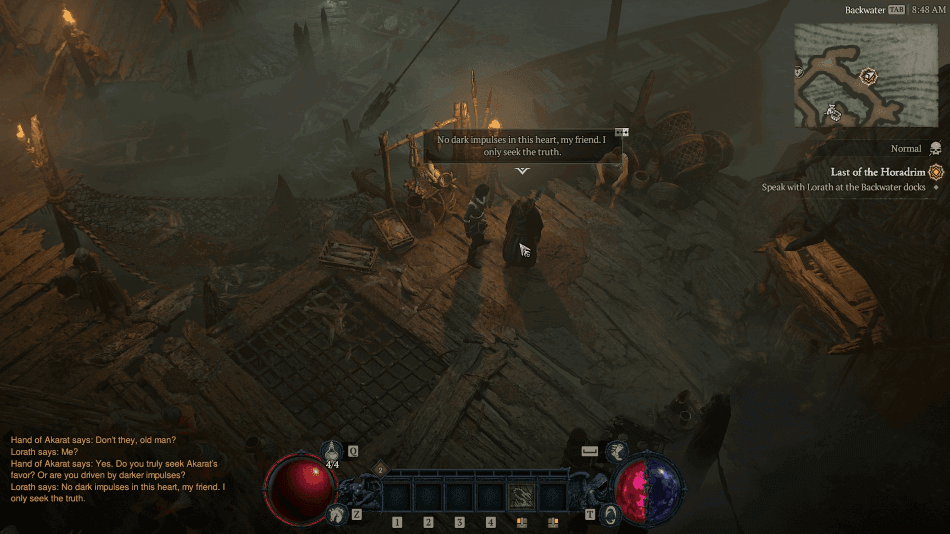
Task: Open the Normal difficulty skull icon
Action: 935,149
